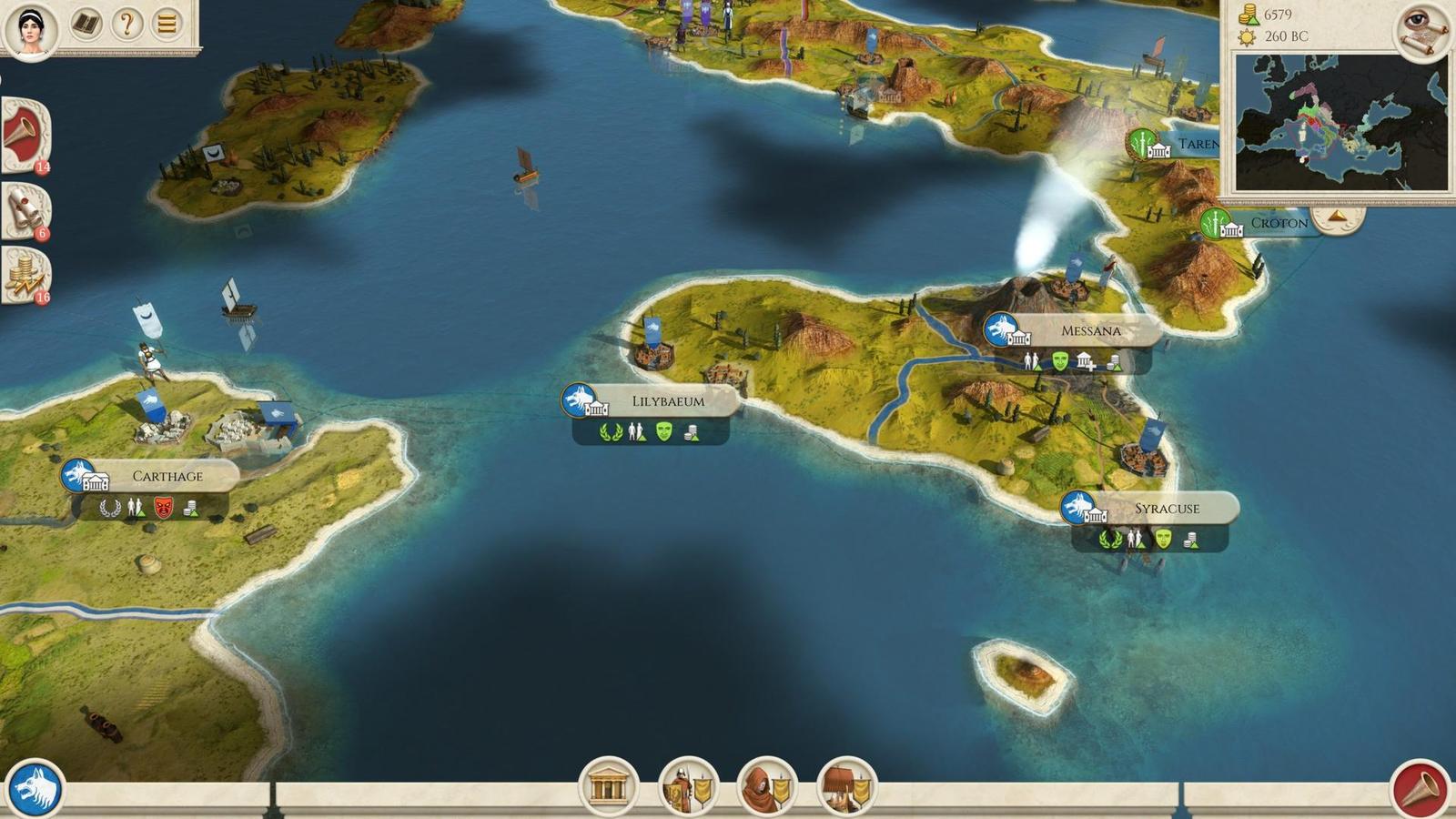Collapse the minimap with the arrow tab
1456x819 pixels.
1338,217
